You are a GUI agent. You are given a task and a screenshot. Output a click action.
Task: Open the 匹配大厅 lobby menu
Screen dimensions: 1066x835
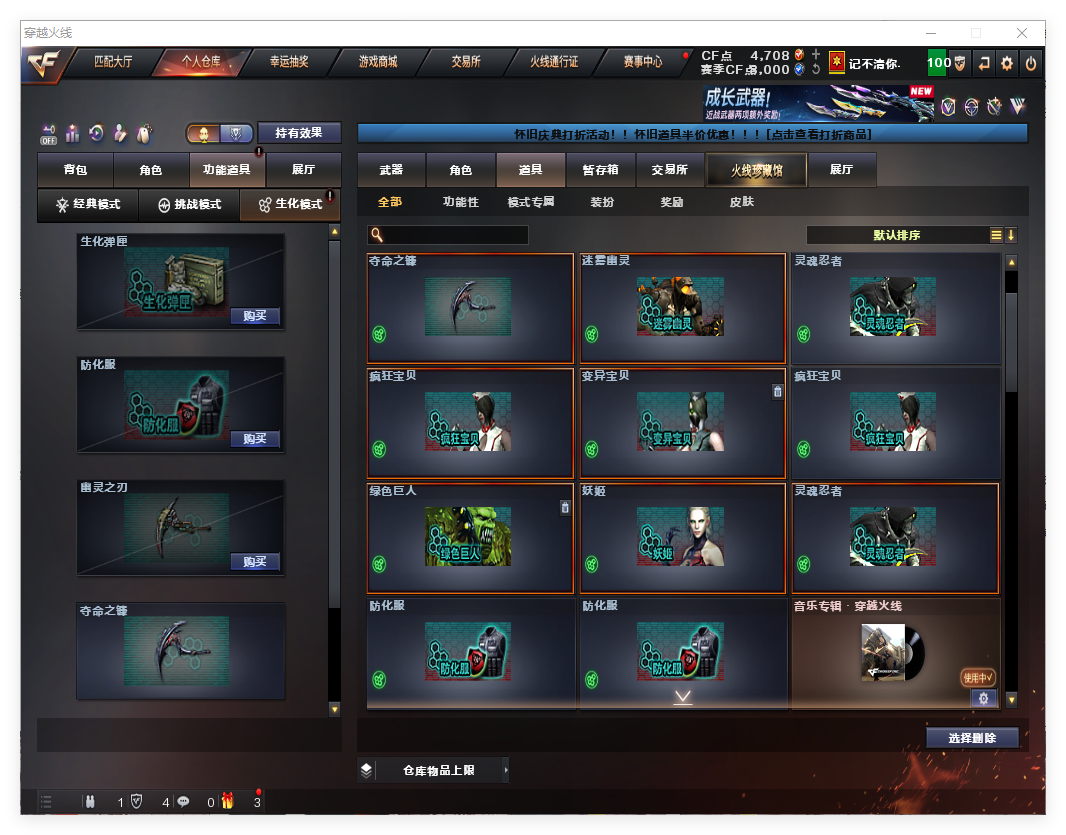(113, 62)
